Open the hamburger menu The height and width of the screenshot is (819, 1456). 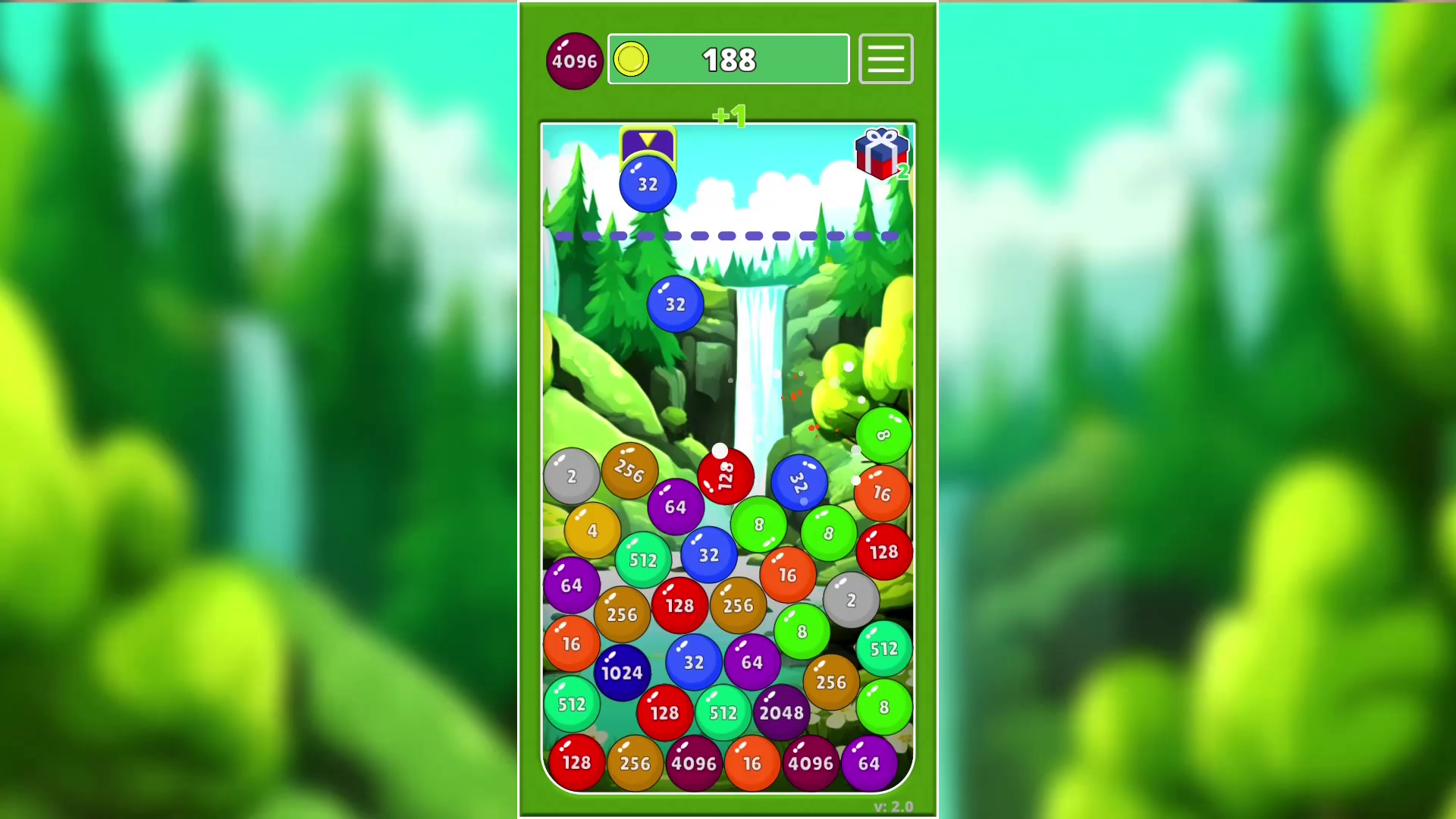click(885, 59)
